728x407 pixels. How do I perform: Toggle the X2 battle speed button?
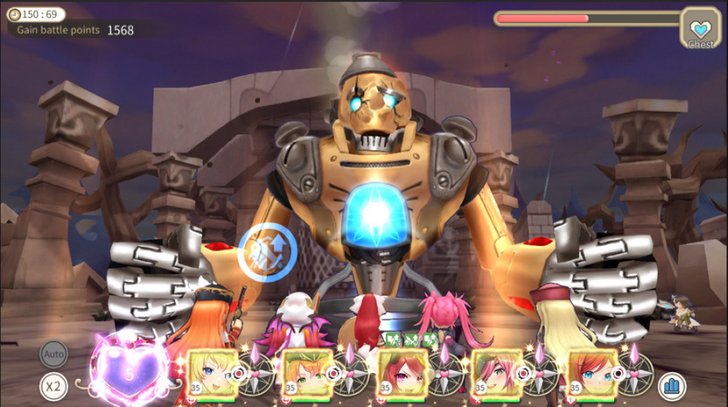tap(54, 385)
